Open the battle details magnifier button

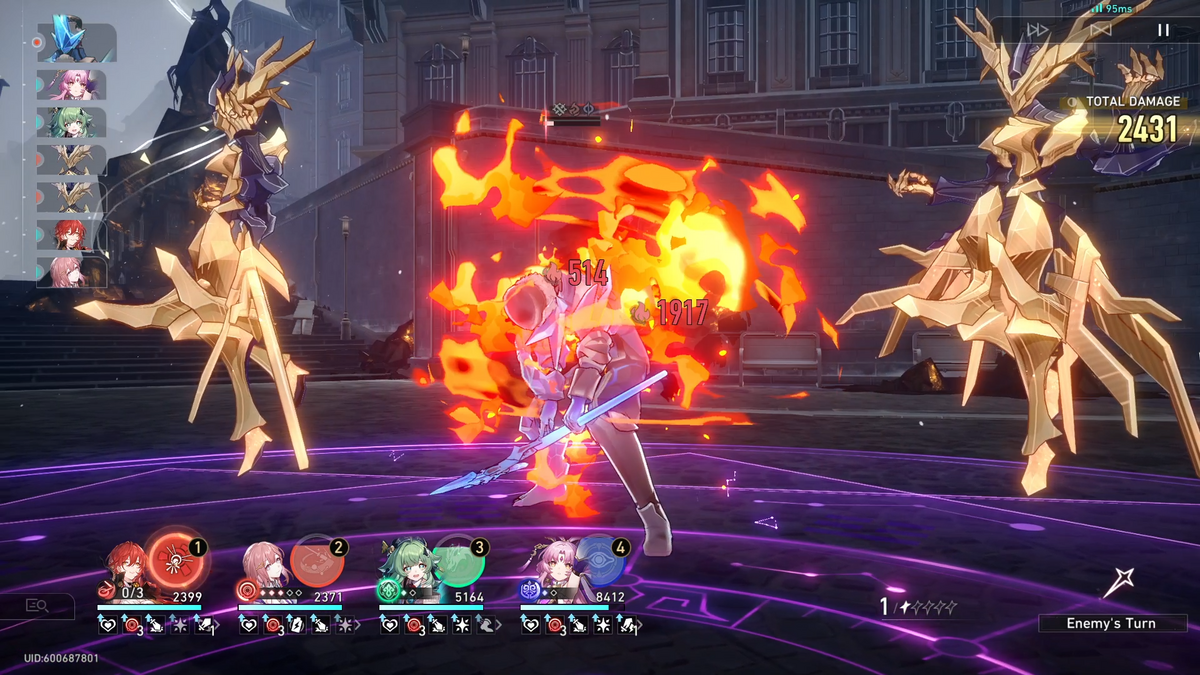pos(39,605)
